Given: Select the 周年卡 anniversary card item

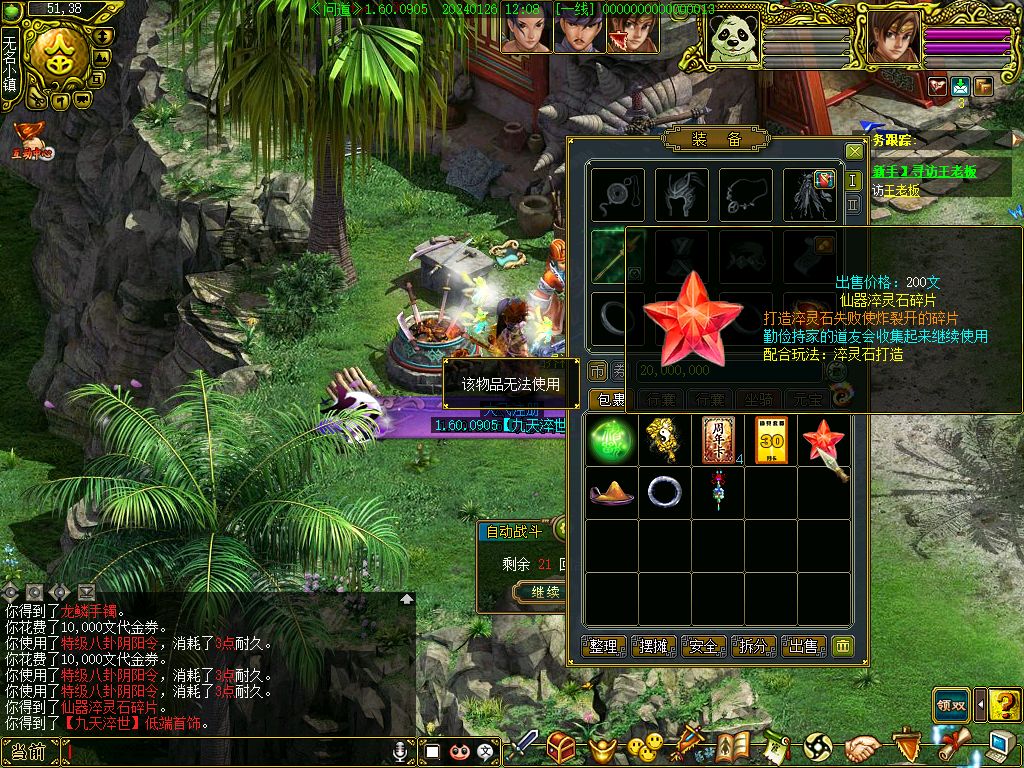Looking at the screenshot, I should 718,441.
